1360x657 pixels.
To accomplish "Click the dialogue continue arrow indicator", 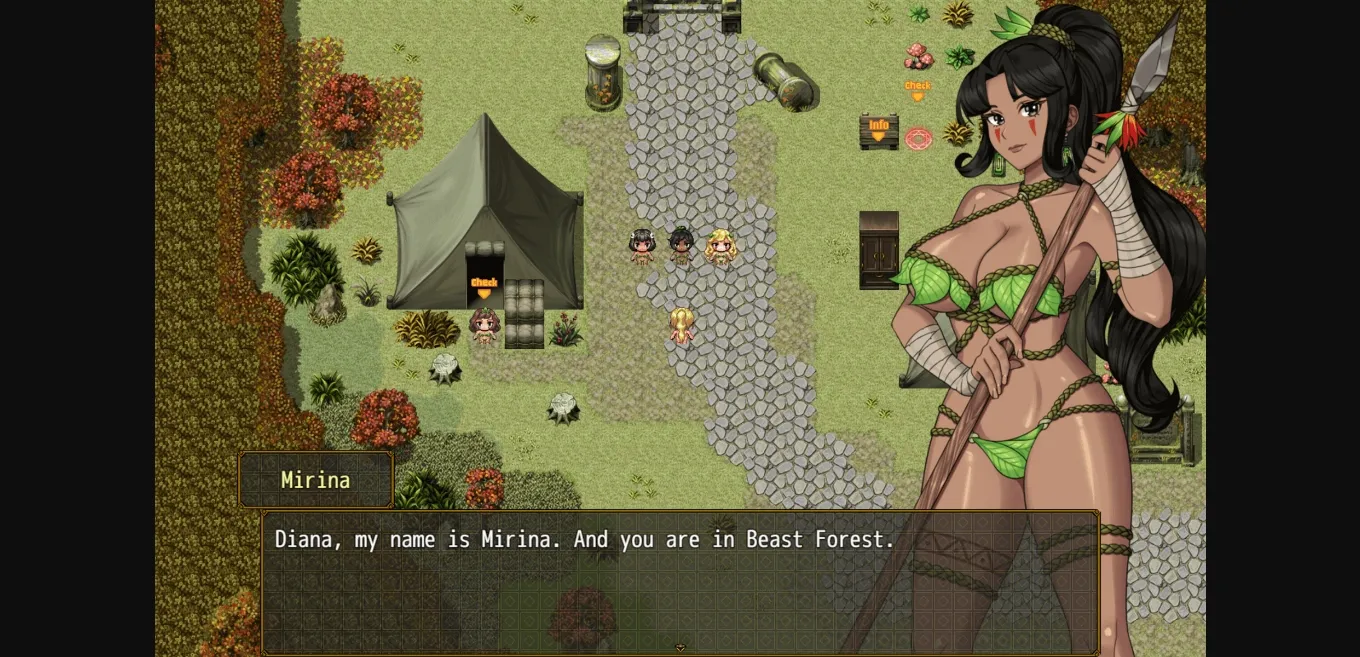I will pos(680,648).
